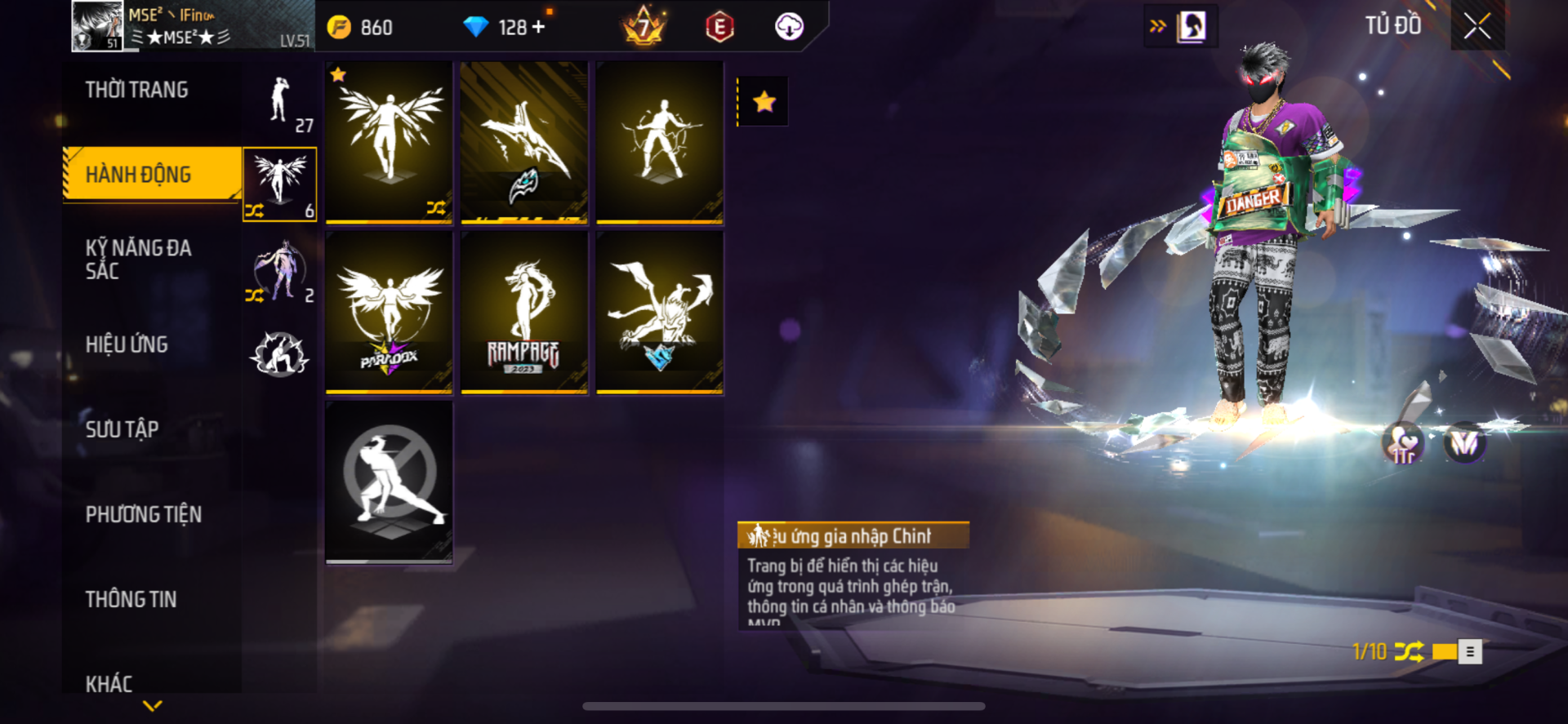Open the Khác category
This screenshot has height=724, width=1568.
(x=109, y=683)
